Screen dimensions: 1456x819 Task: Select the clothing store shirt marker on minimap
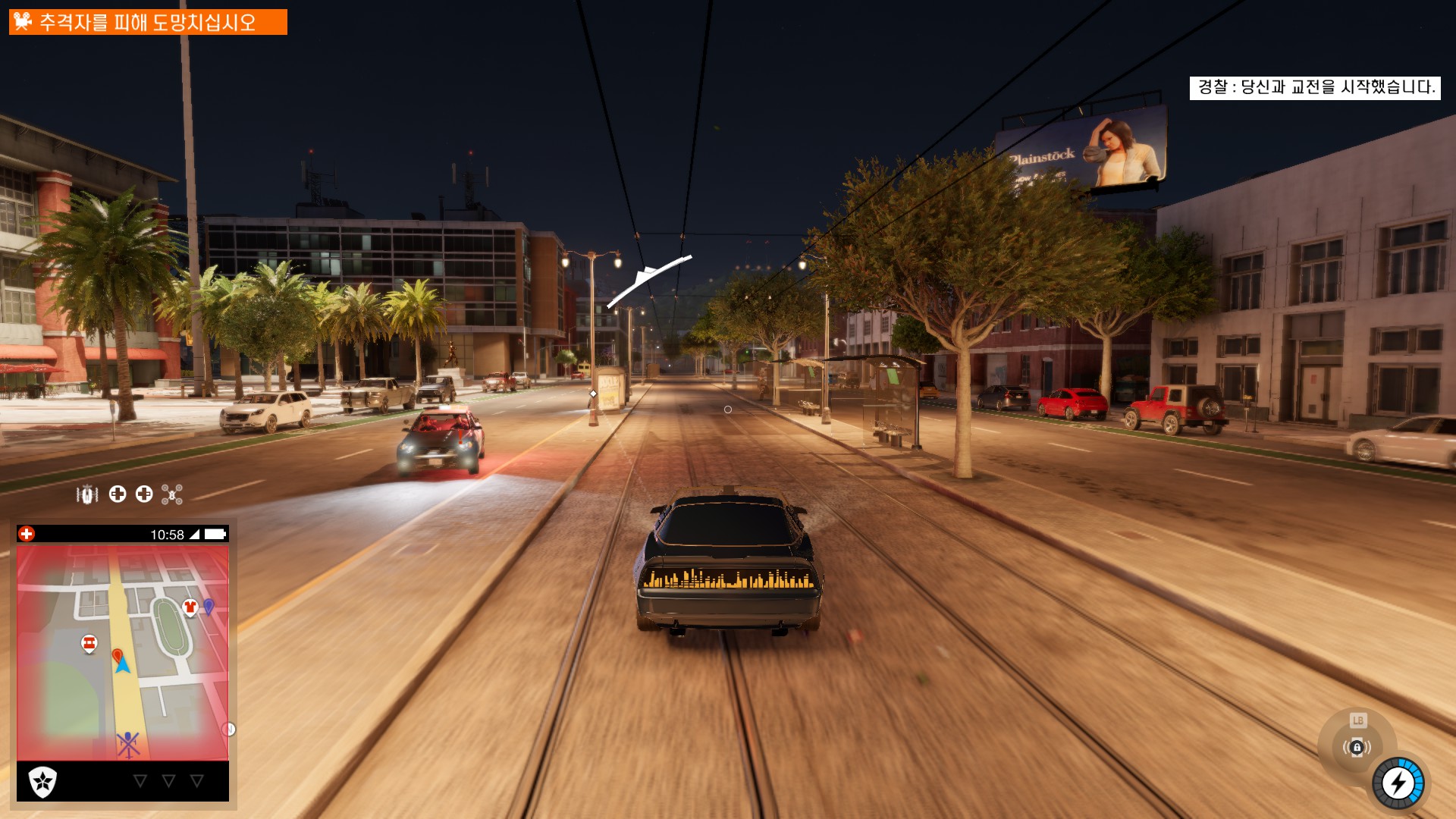coord(190,607)
